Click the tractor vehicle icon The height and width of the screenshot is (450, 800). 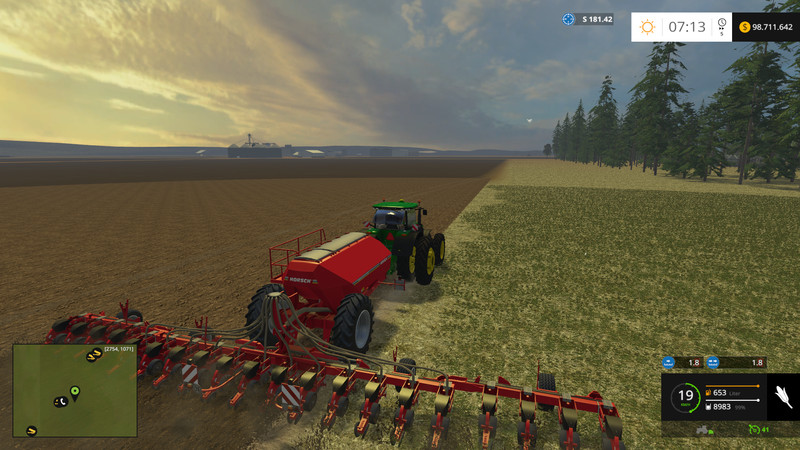(703, 429)
